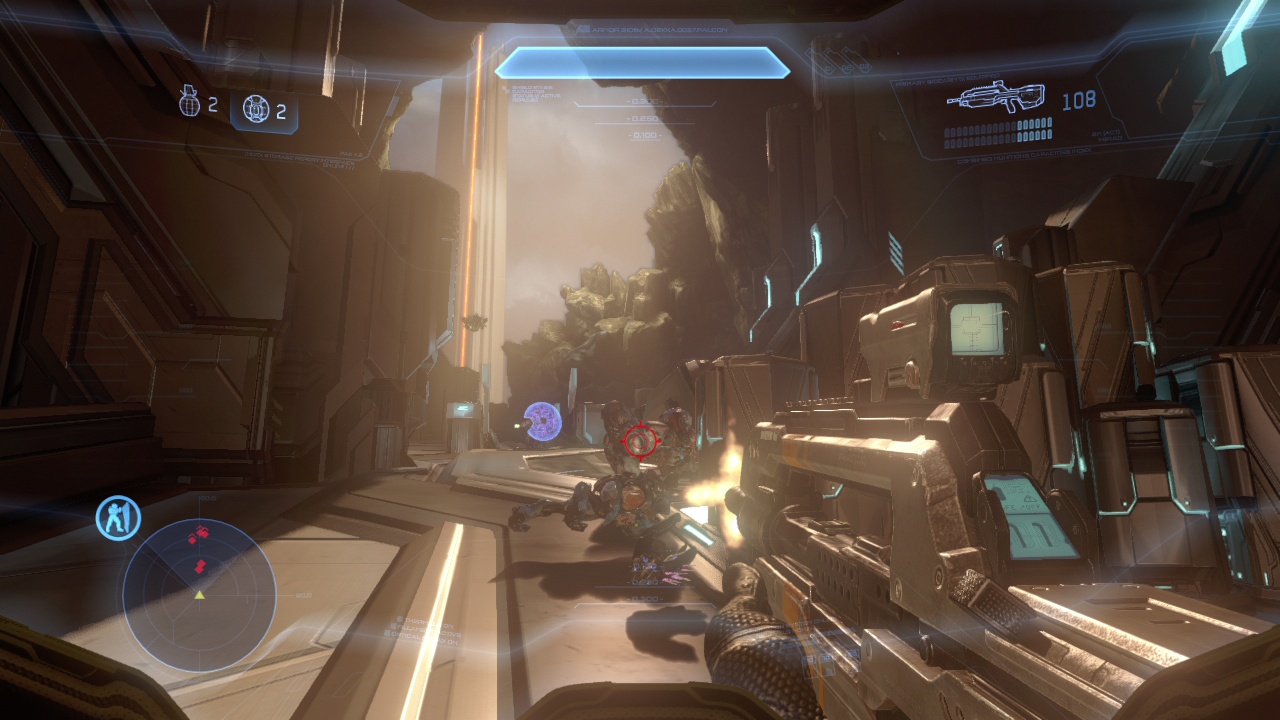Open the circular motion tracker radar
1280x720 pixels.
(199, 594)
